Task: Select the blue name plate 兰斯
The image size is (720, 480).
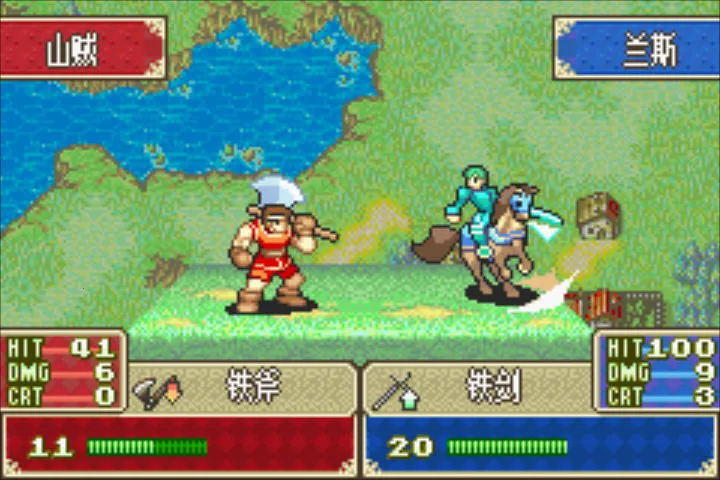Action: tap(637, 48)
